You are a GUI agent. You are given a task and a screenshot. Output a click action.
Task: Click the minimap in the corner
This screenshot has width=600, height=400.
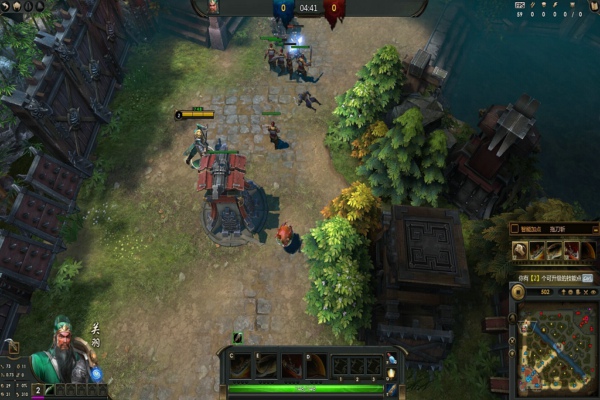[556, 346]
